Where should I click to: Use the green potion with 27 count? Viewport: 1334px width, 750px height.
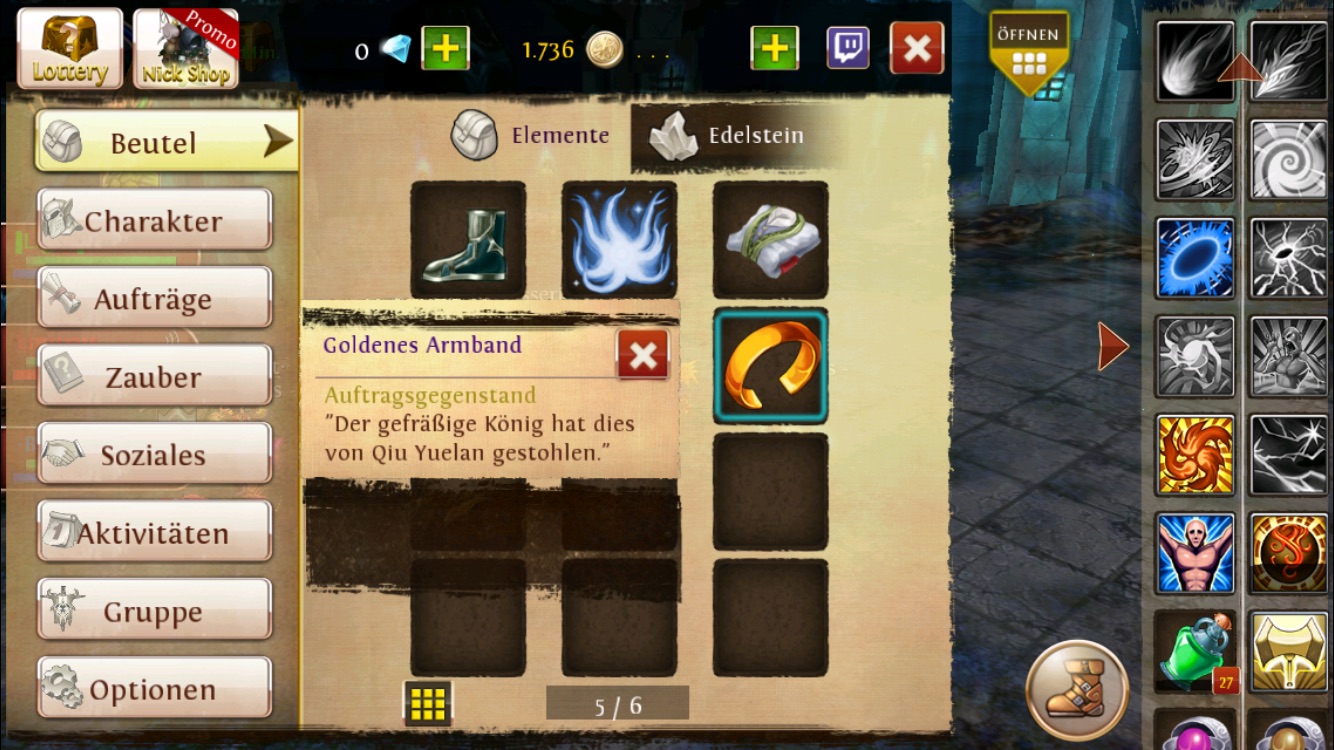[x=1195, y=652]
